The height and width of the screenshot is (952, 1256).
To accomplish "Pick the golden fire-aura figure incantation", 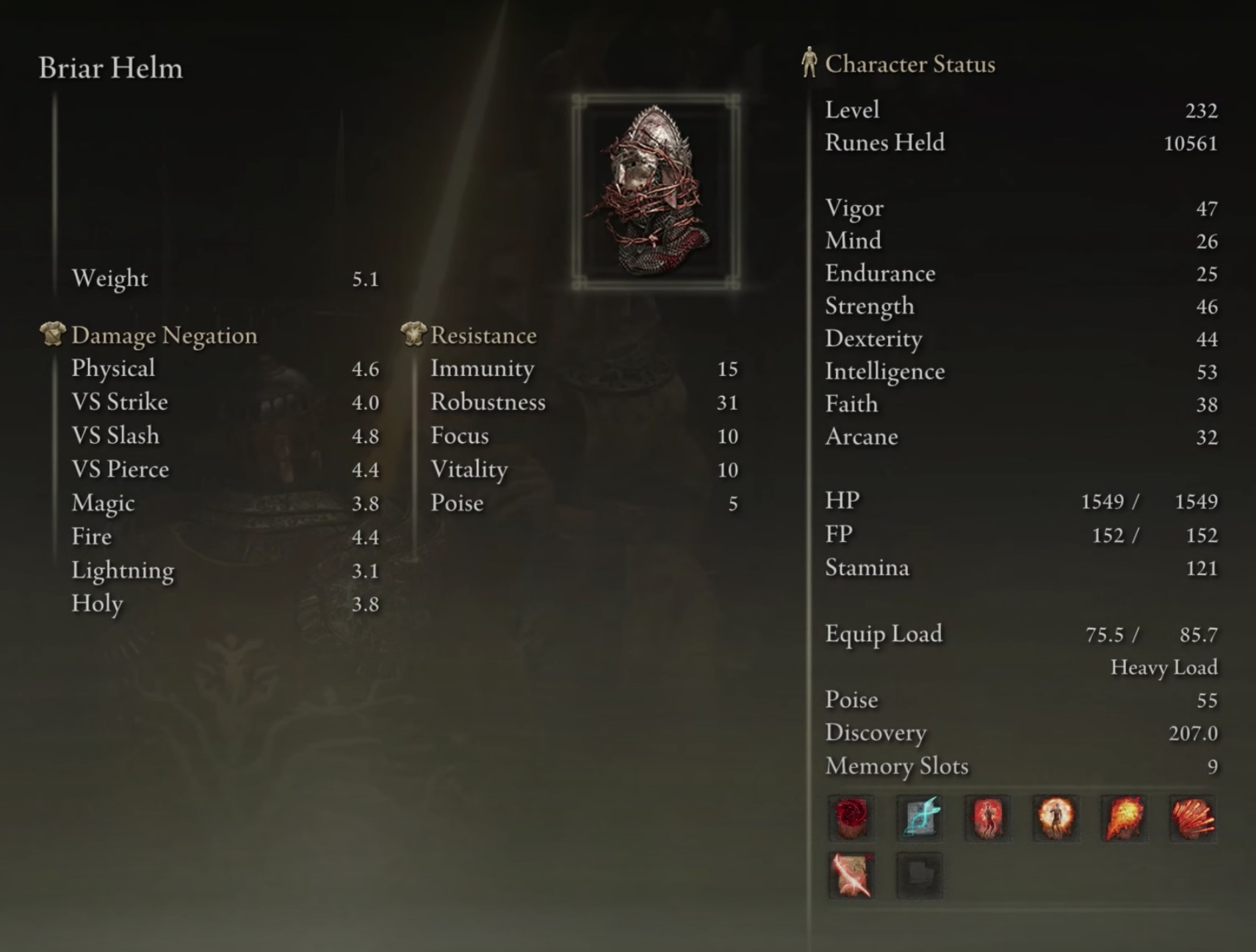I will (x=1055, y=817).
